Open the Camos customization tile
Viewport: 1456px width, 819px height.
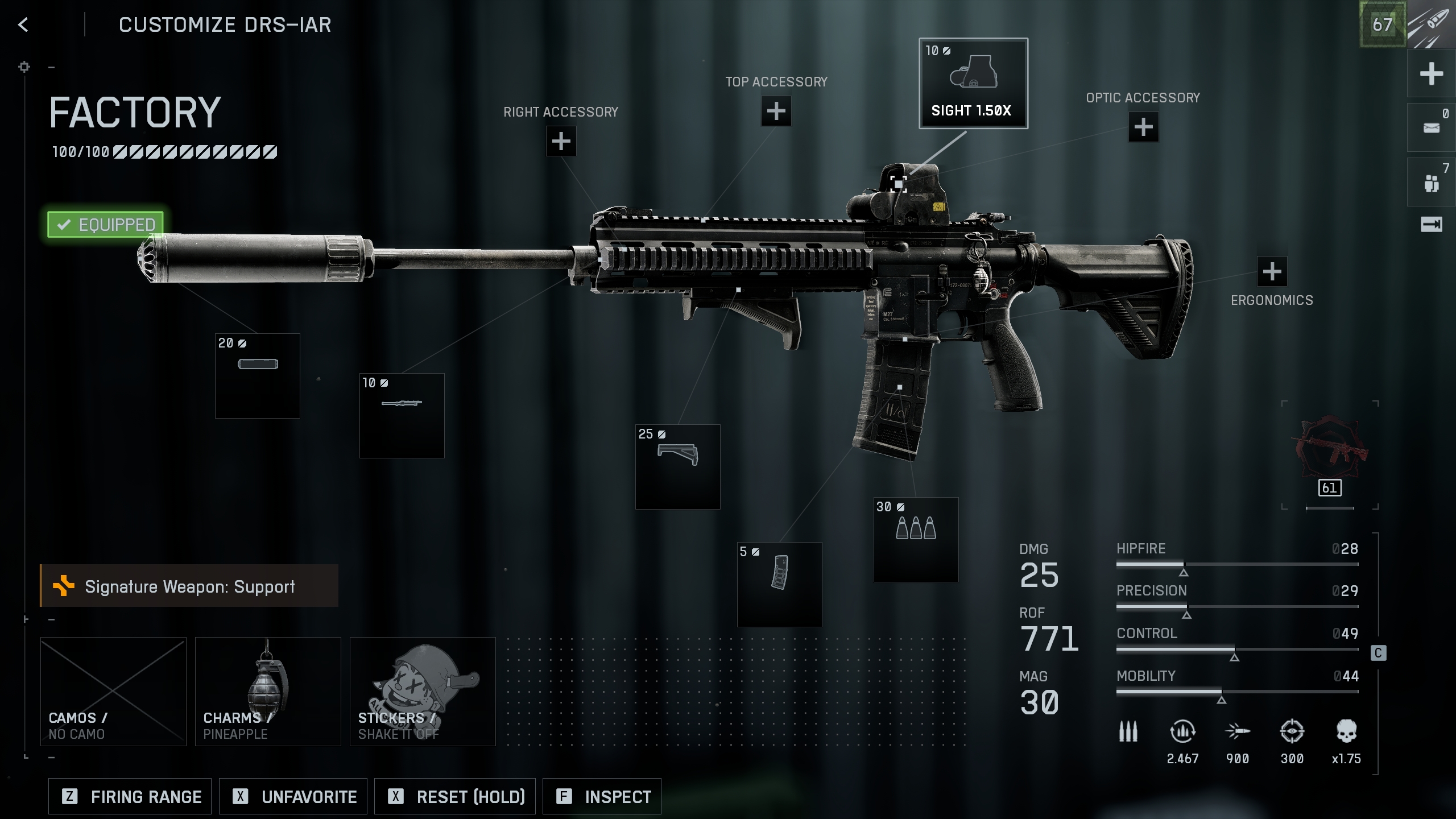point(113,691)
